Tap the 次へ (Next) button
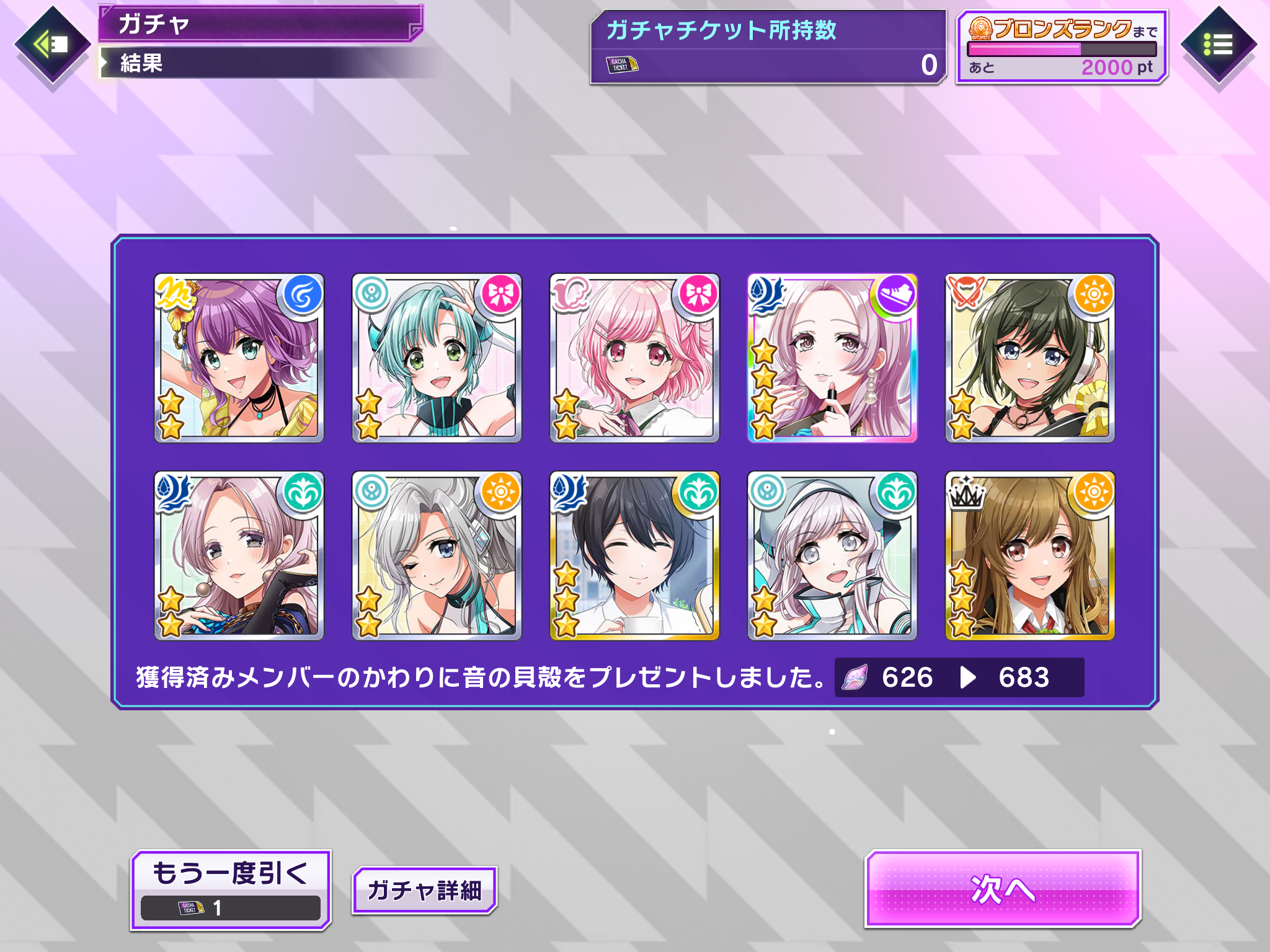 click(1003, 889)
